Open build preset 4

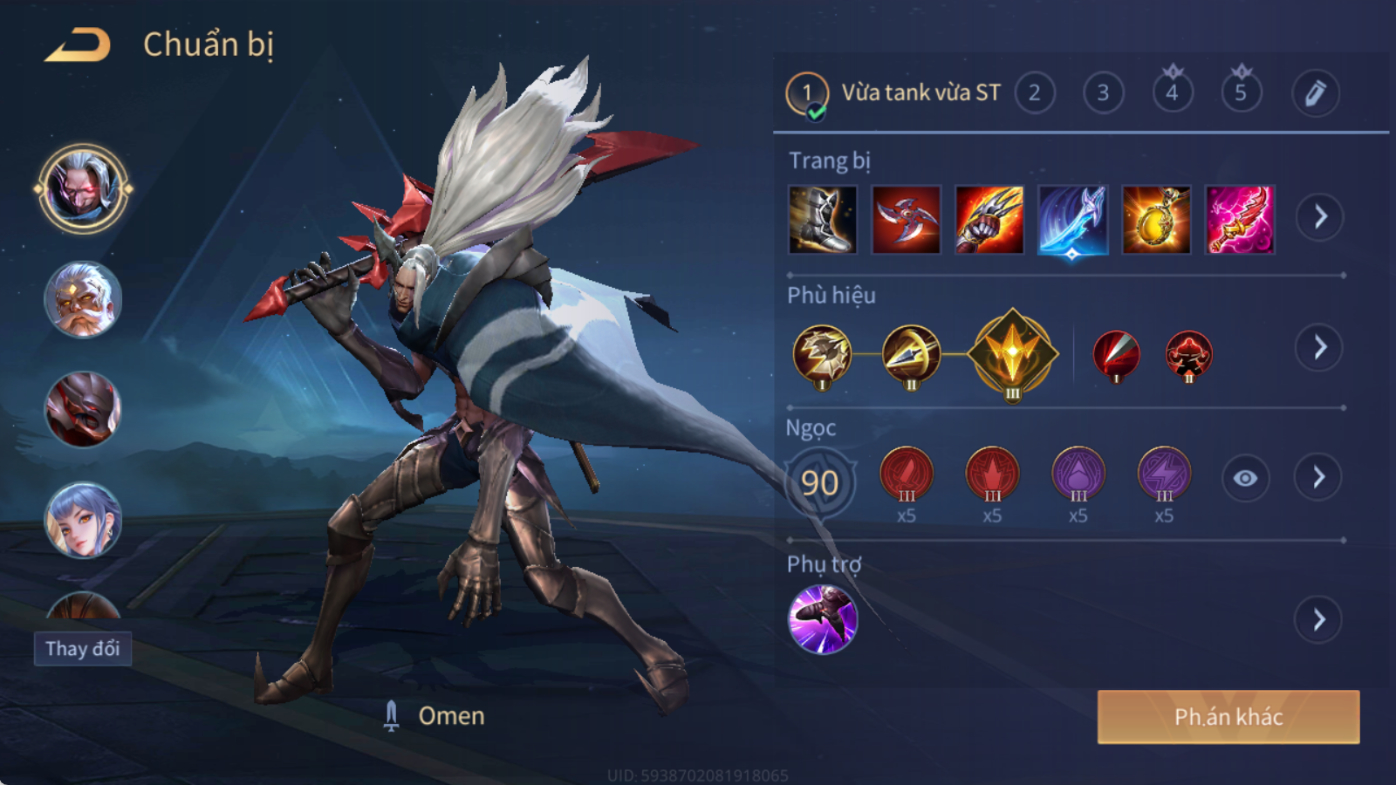[x=1172, y=94]
